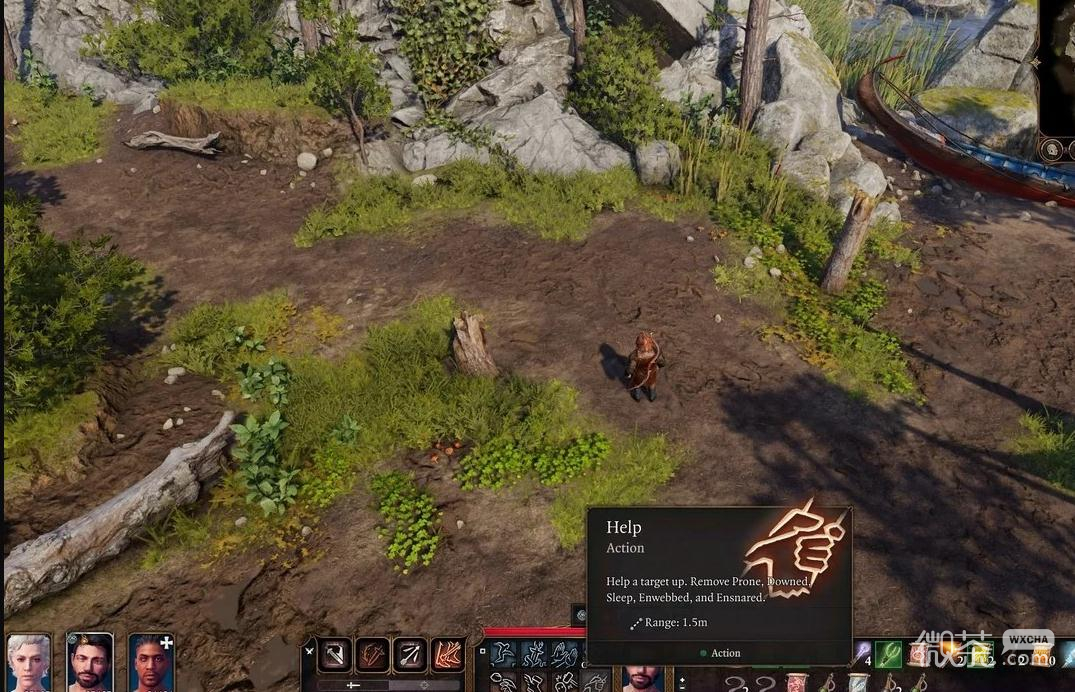The height and width of the screenshot is (692, 1075).
Task: Select the companion portrait marked with a cross
Action: click(x=151, y=662)
